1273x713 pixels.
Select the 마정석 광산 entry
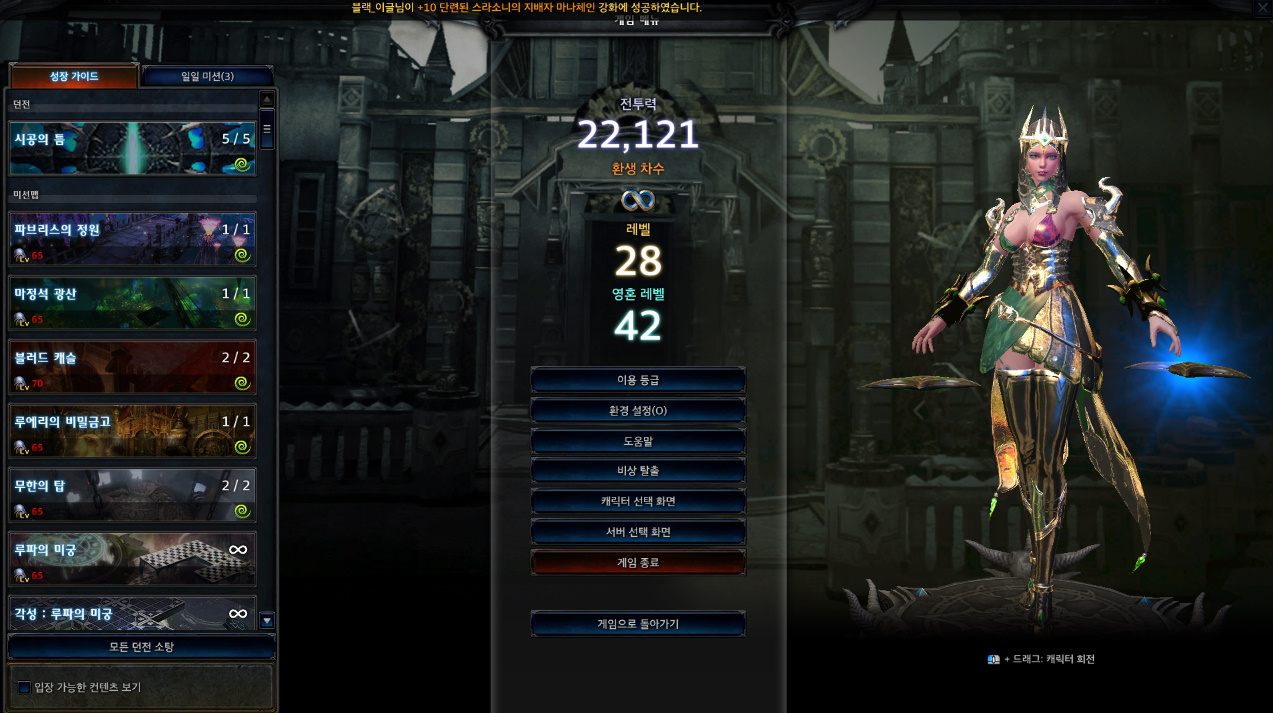(x=132, y=304)
